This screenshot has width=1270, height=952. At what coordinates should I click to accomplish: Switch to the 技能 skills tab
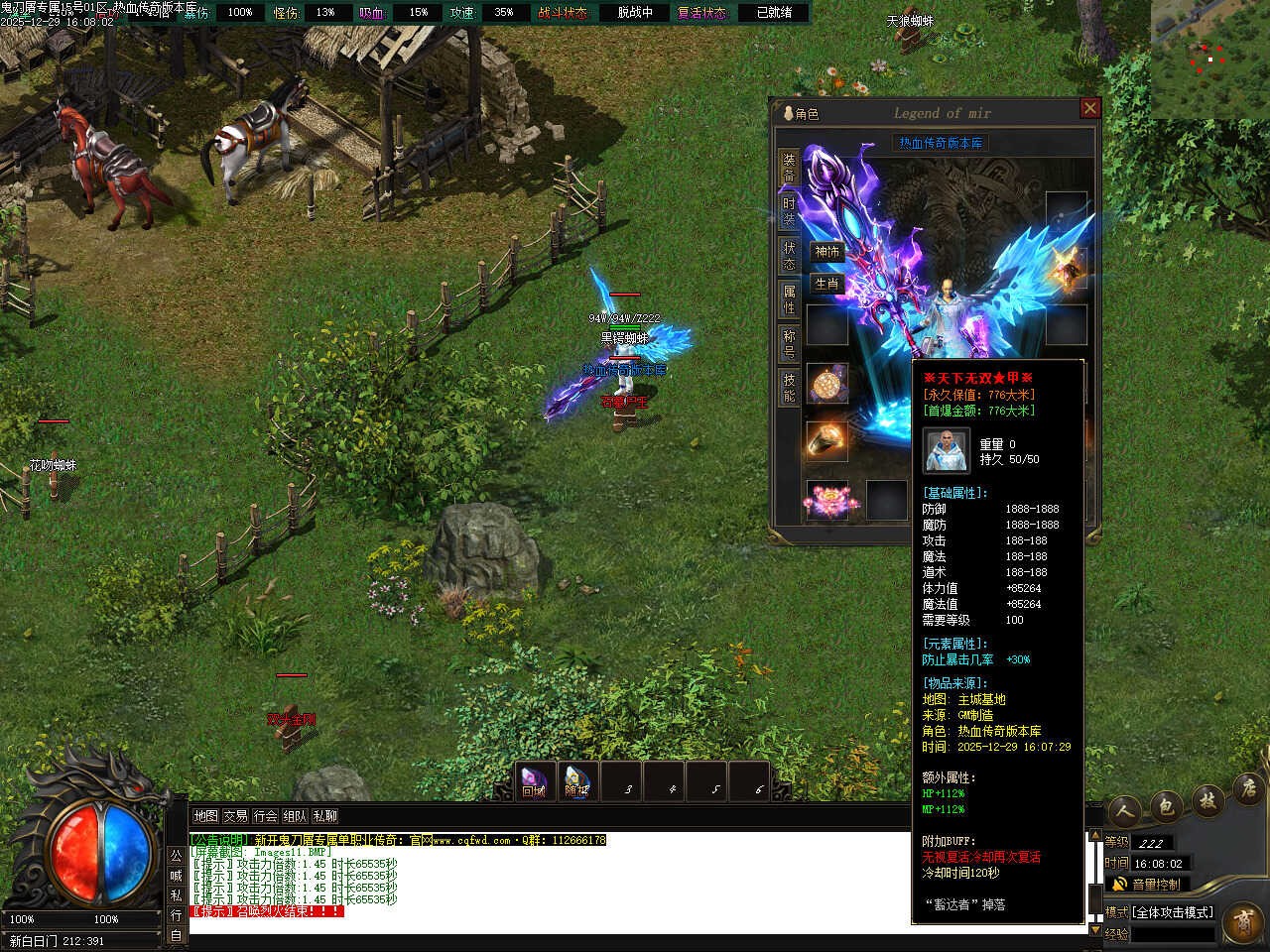pyautogui.click(x=789, y=387)
